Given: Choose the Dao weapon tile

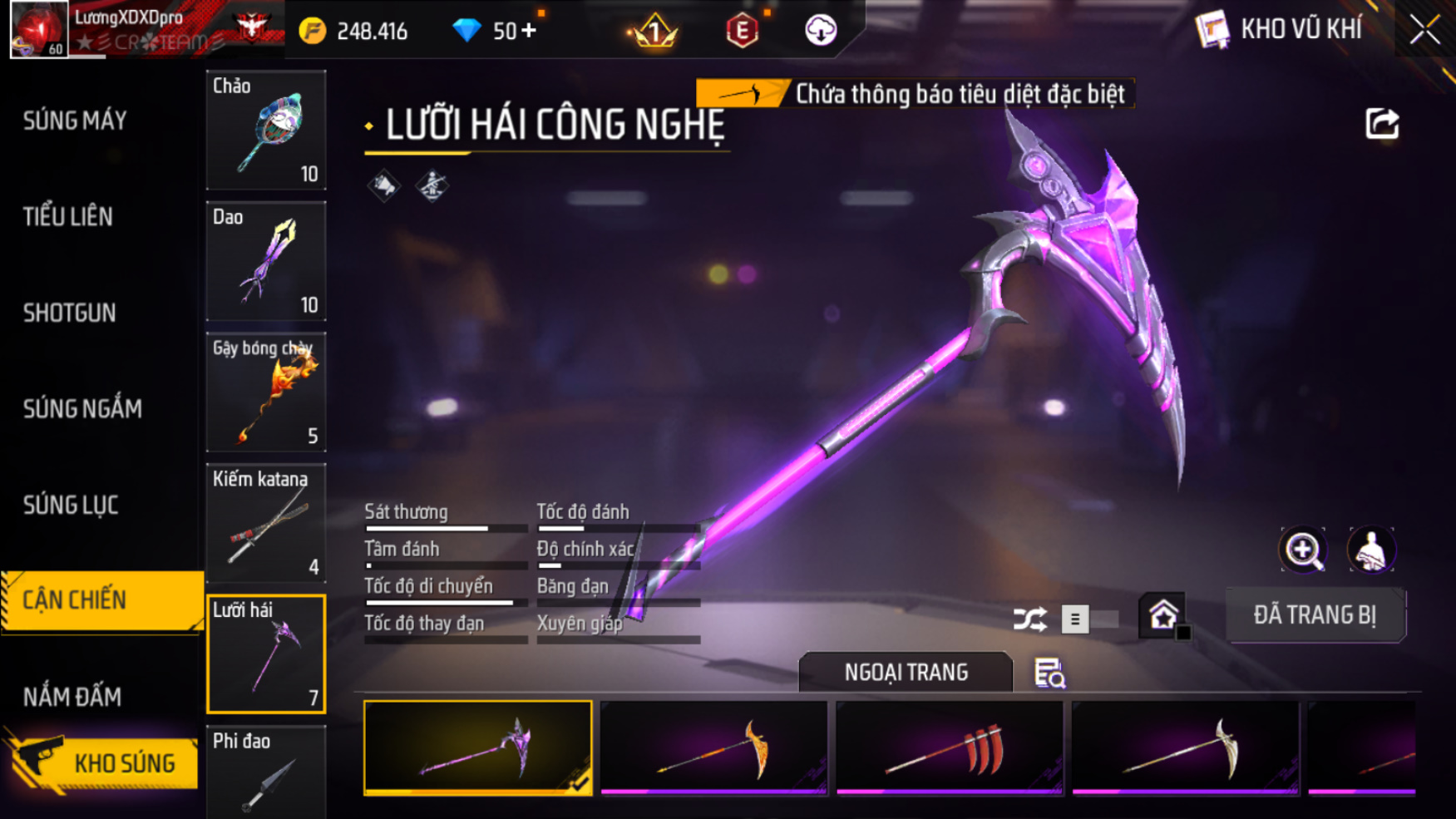Looking at the screenshot, I should tap(266, 261).
